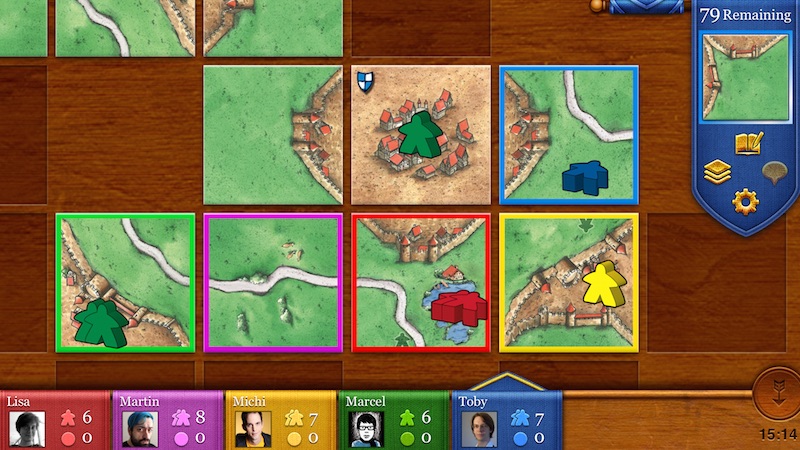
Task: Select Michi's yellow player panel
Action: (x=282, y=420)
